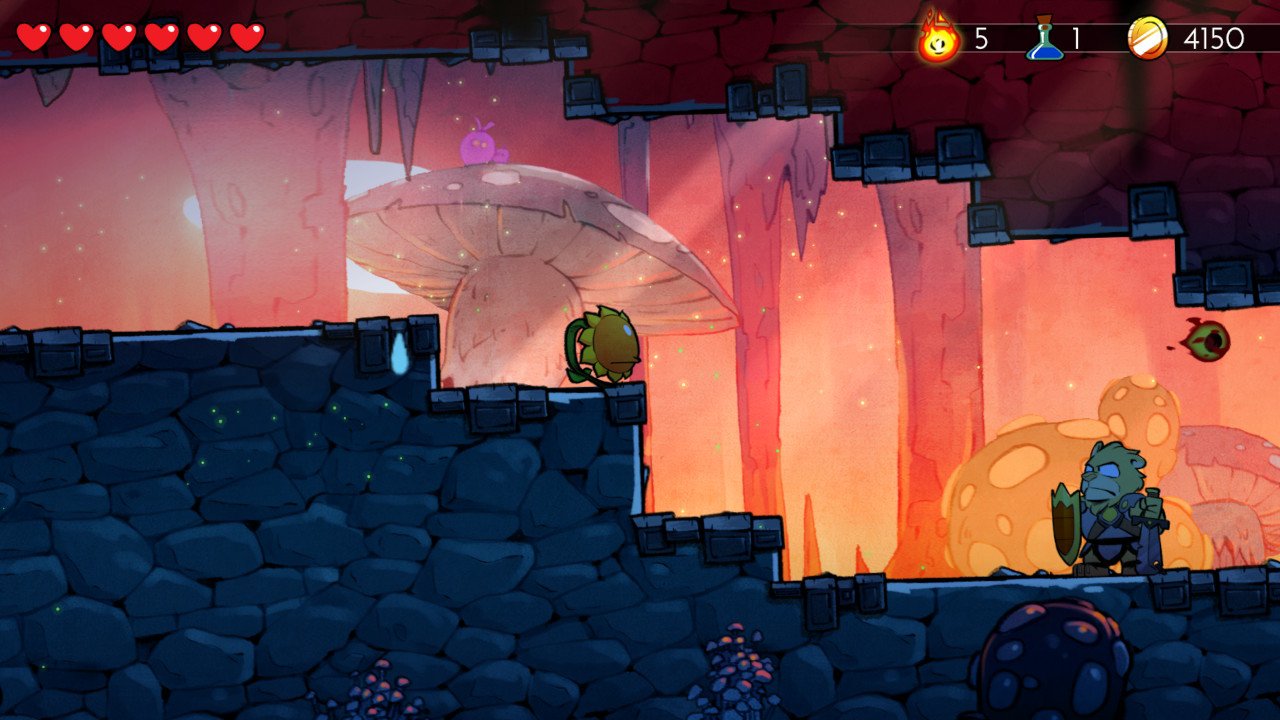Click the blue potion icon
The height and width of the screenshot is (720, 1280).
pyautogui.click(x=1045, y=39)
